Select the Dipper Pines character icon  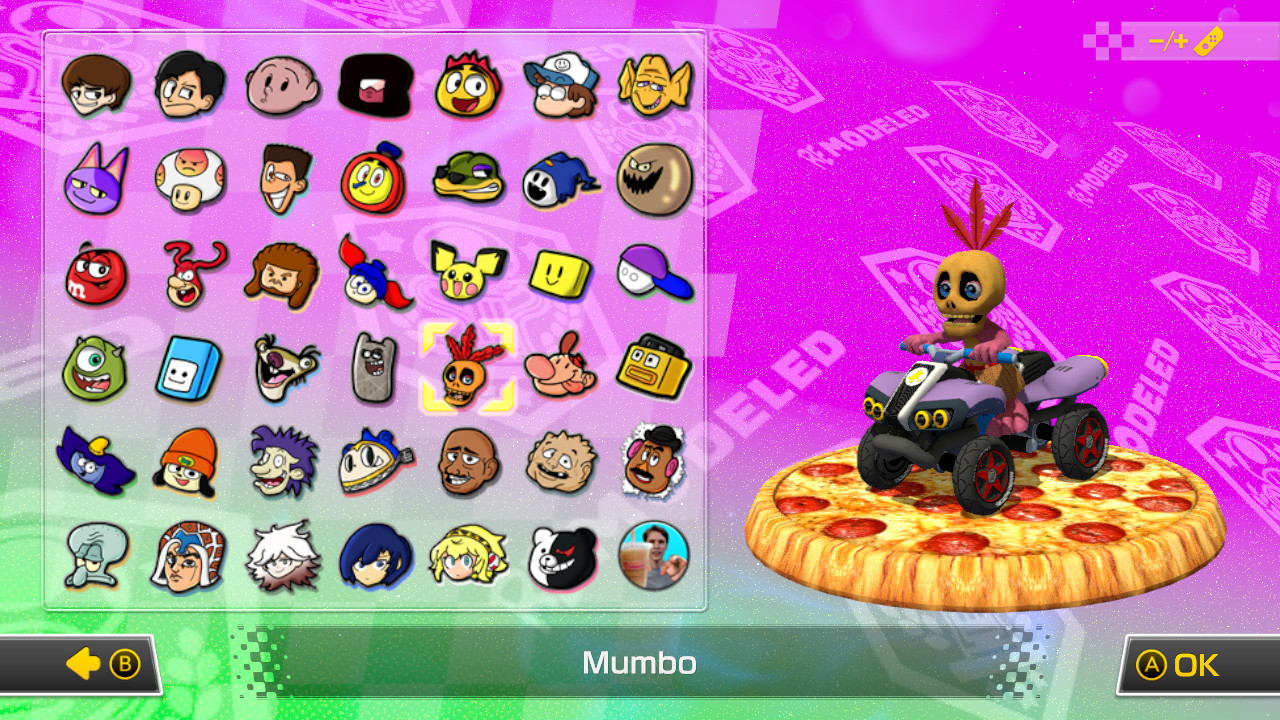[560, 85]
